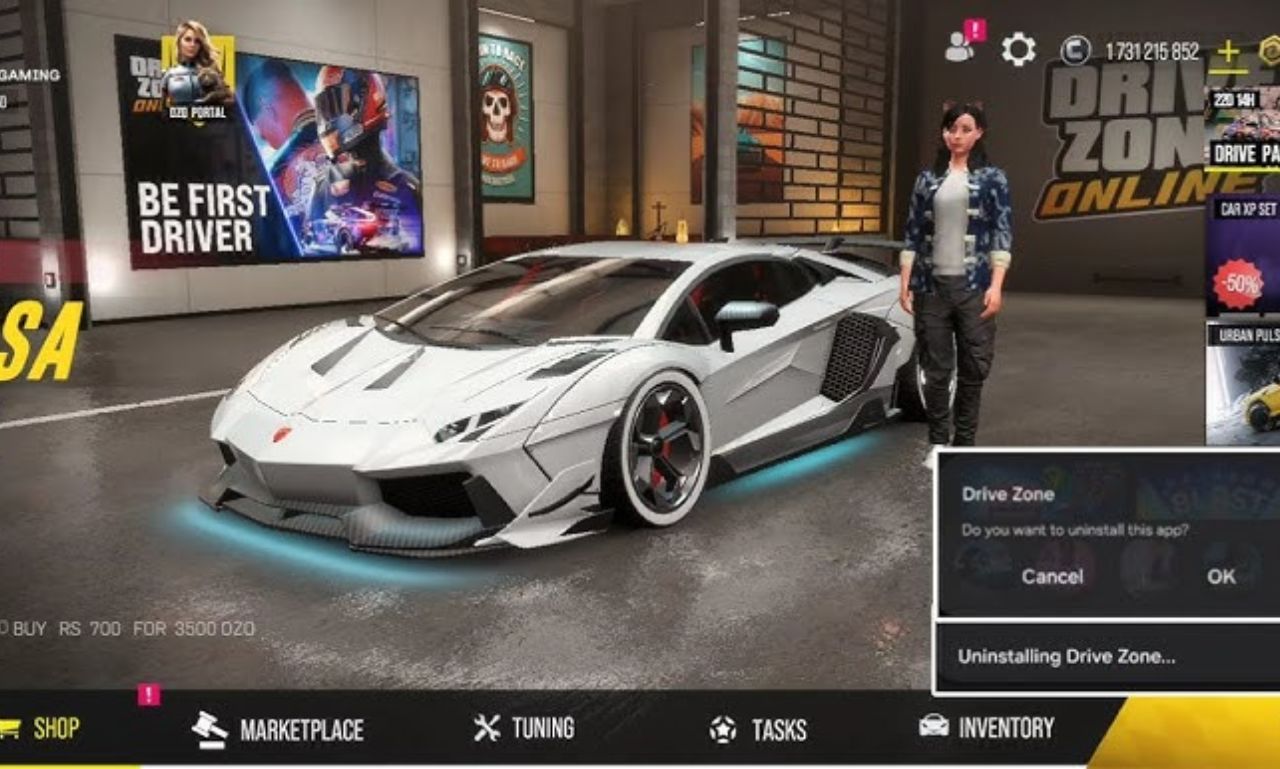Image resolution: width=1280 pixels, height=769 pixels.
Task: Open the Urban Pulse offer
Action: pyautogui.click(x=1243, y=385)
